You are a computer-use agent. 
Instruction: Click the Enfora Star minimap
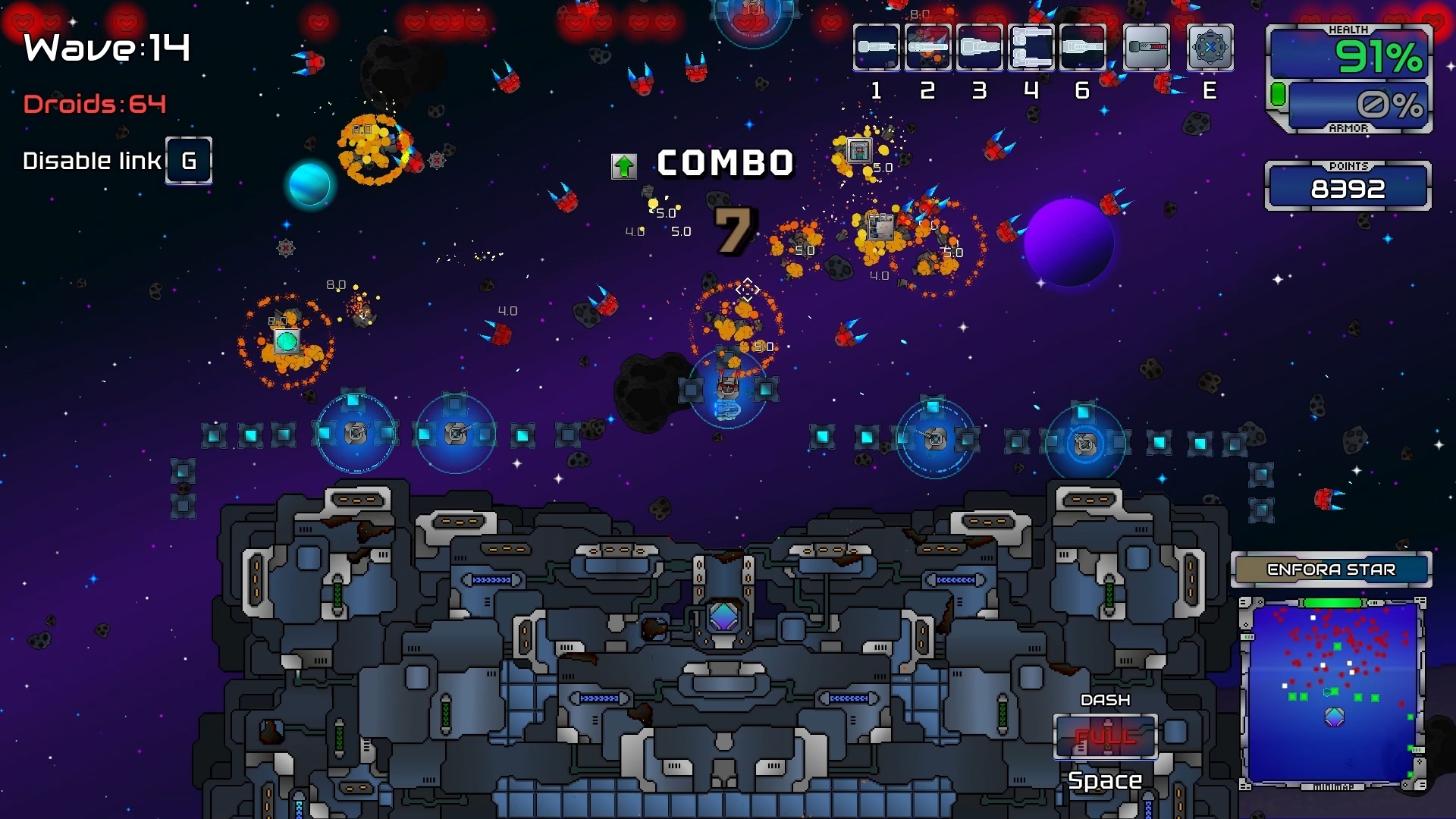(1333, 692)
